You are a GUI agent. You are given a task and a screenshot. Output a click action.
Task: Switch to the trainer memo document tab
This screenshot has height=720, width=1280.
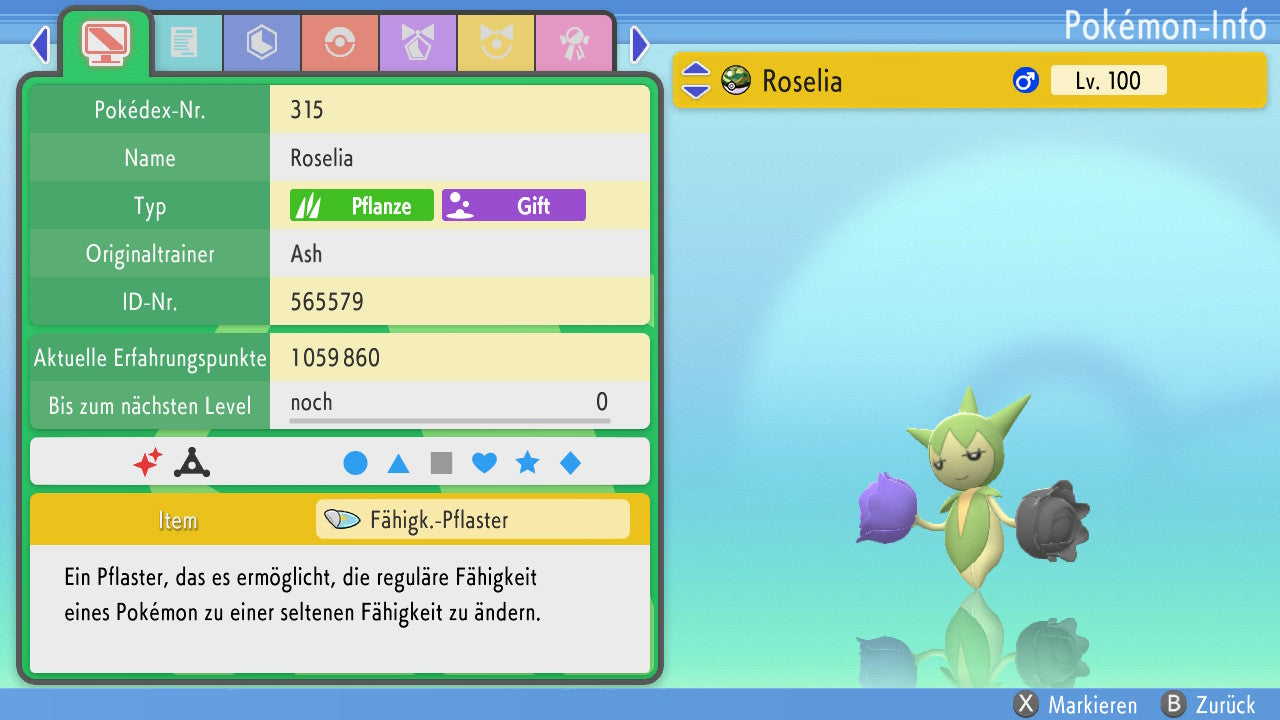pyautogui.click(x=184, y=43)
